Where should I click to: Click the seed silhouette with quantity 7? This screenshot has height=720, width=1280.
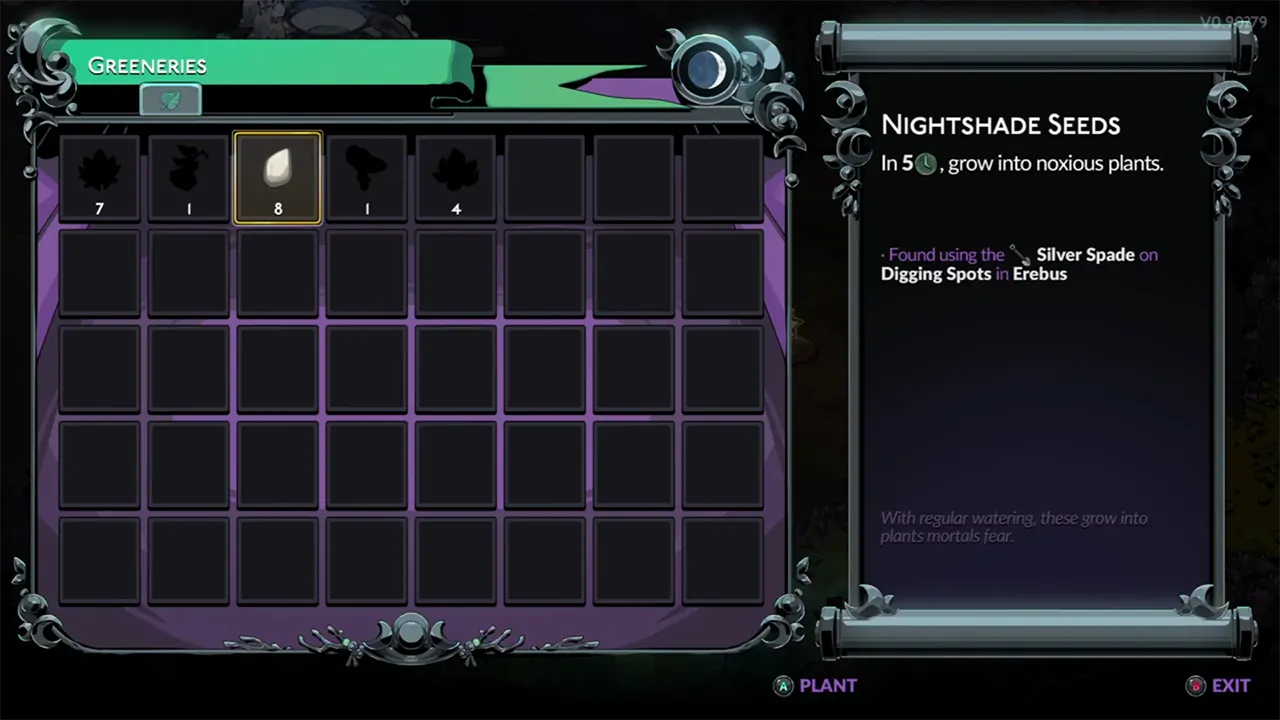(99, 175)
